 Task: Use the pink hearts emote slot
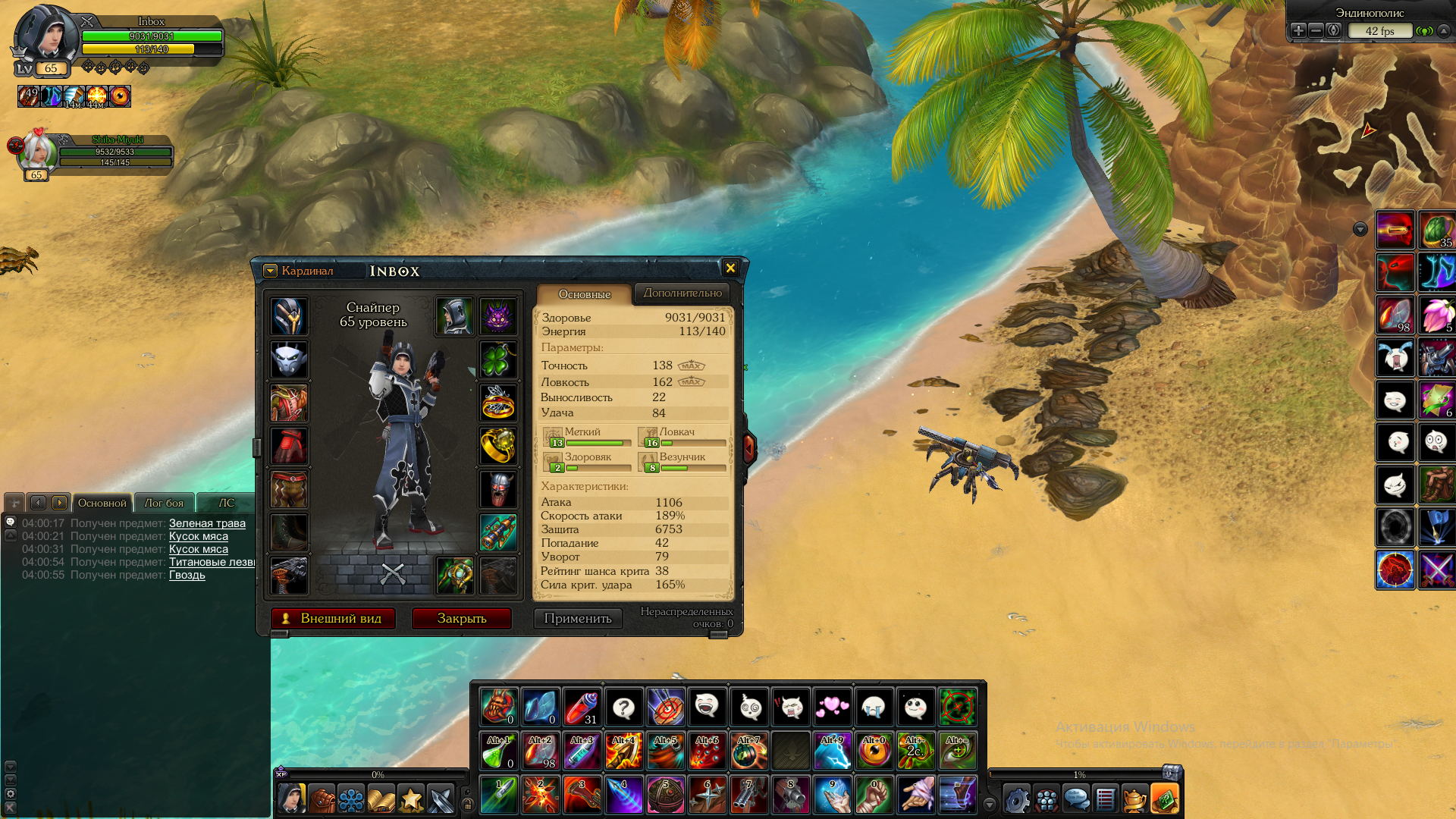832,708
